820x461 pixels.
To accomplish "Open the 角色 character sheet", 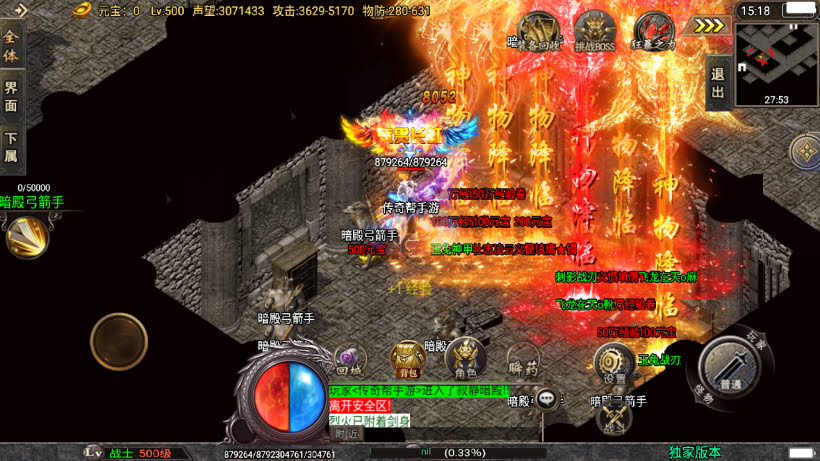I will 466,357.
